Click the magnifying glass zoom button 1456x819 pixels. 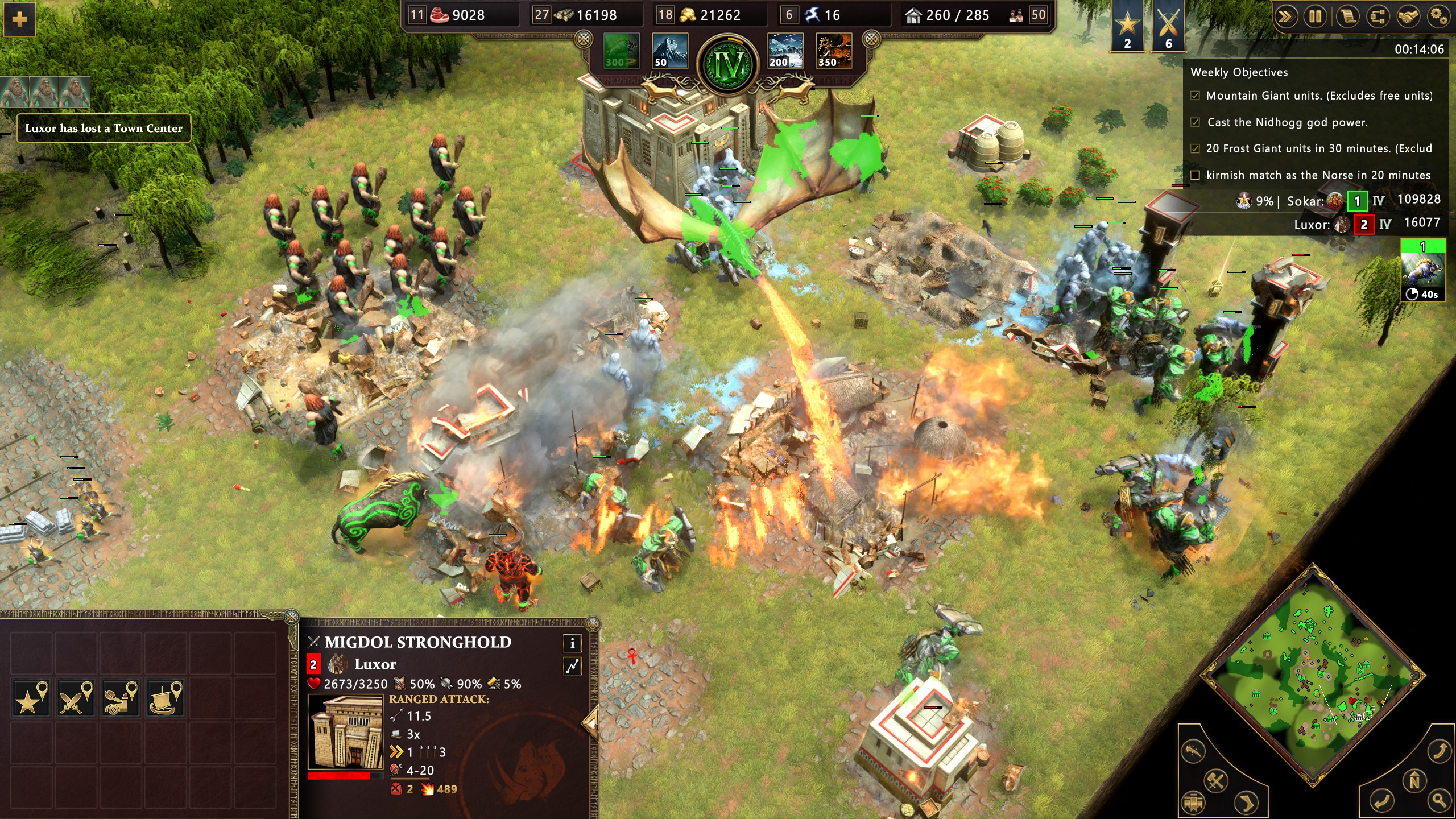coord(1440,800)
